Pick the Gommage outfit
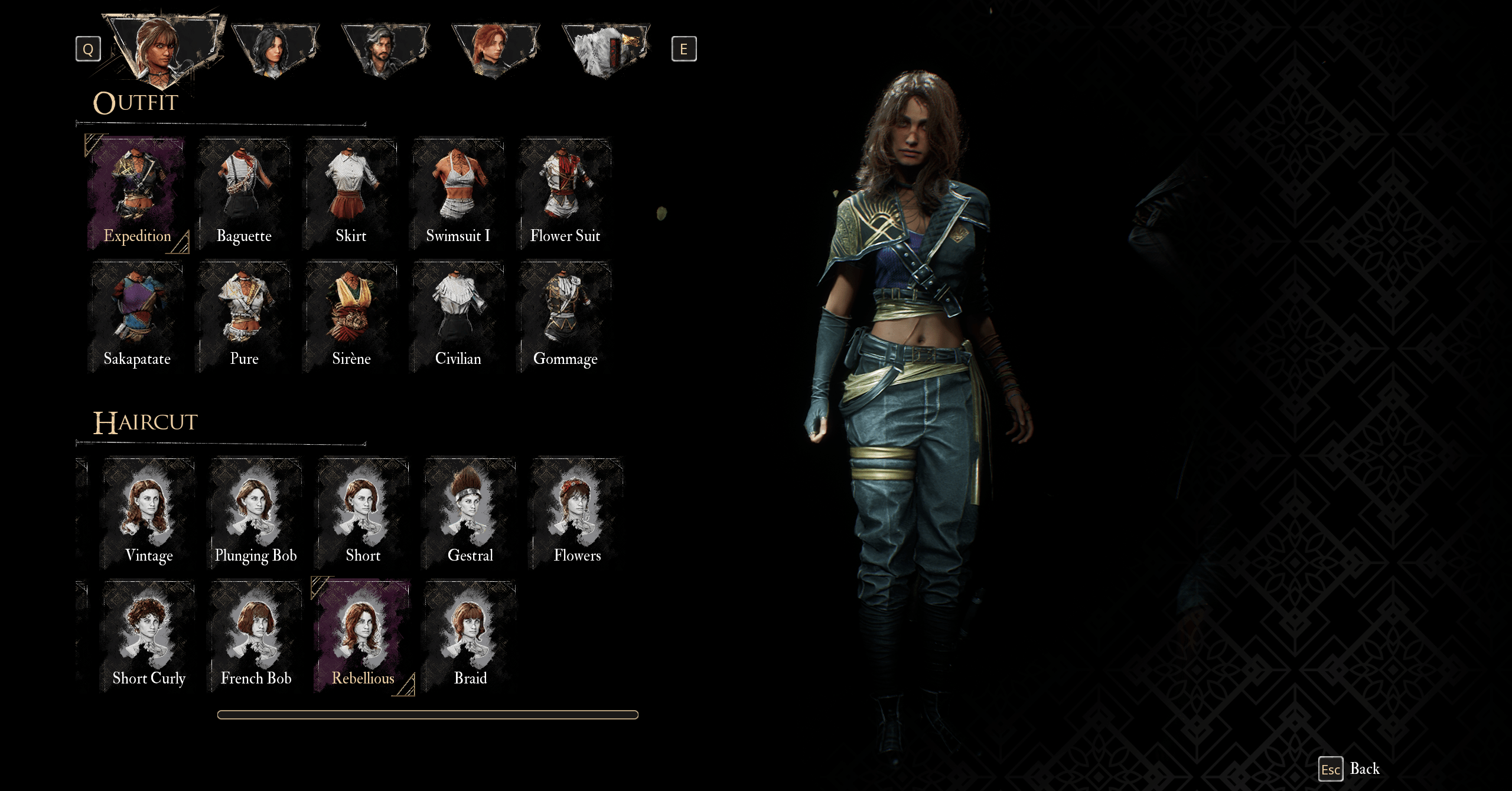This screenshot has width=1512, height=791. (x=565, y=316)
